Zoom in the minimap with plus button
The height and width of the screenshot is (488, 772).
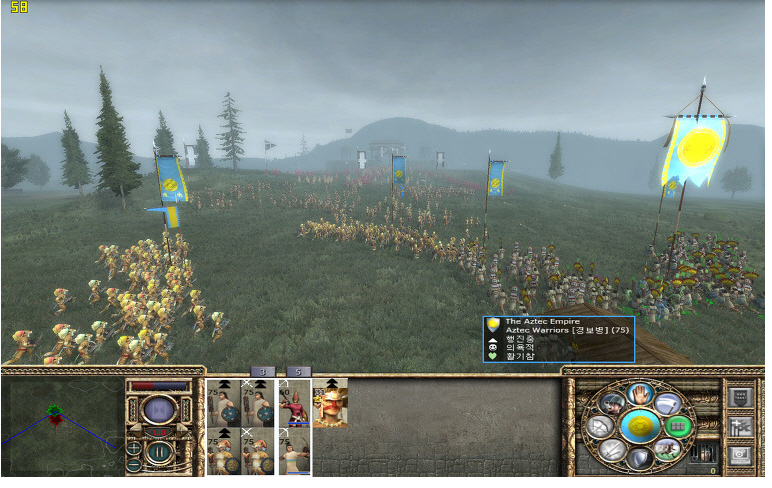click(134, 448)
